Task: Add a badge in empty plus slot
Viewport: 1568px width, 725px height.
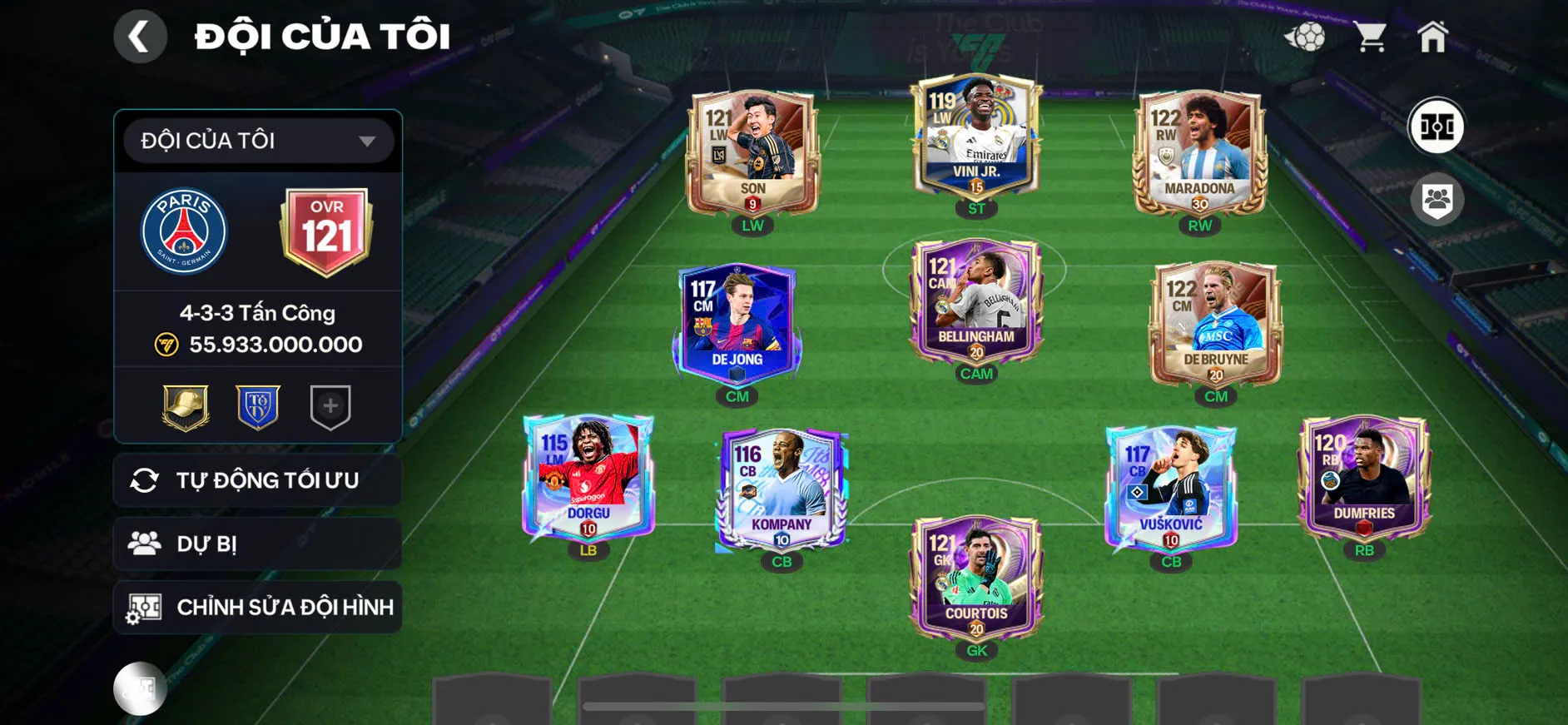Action: click(x=330, y=407)
